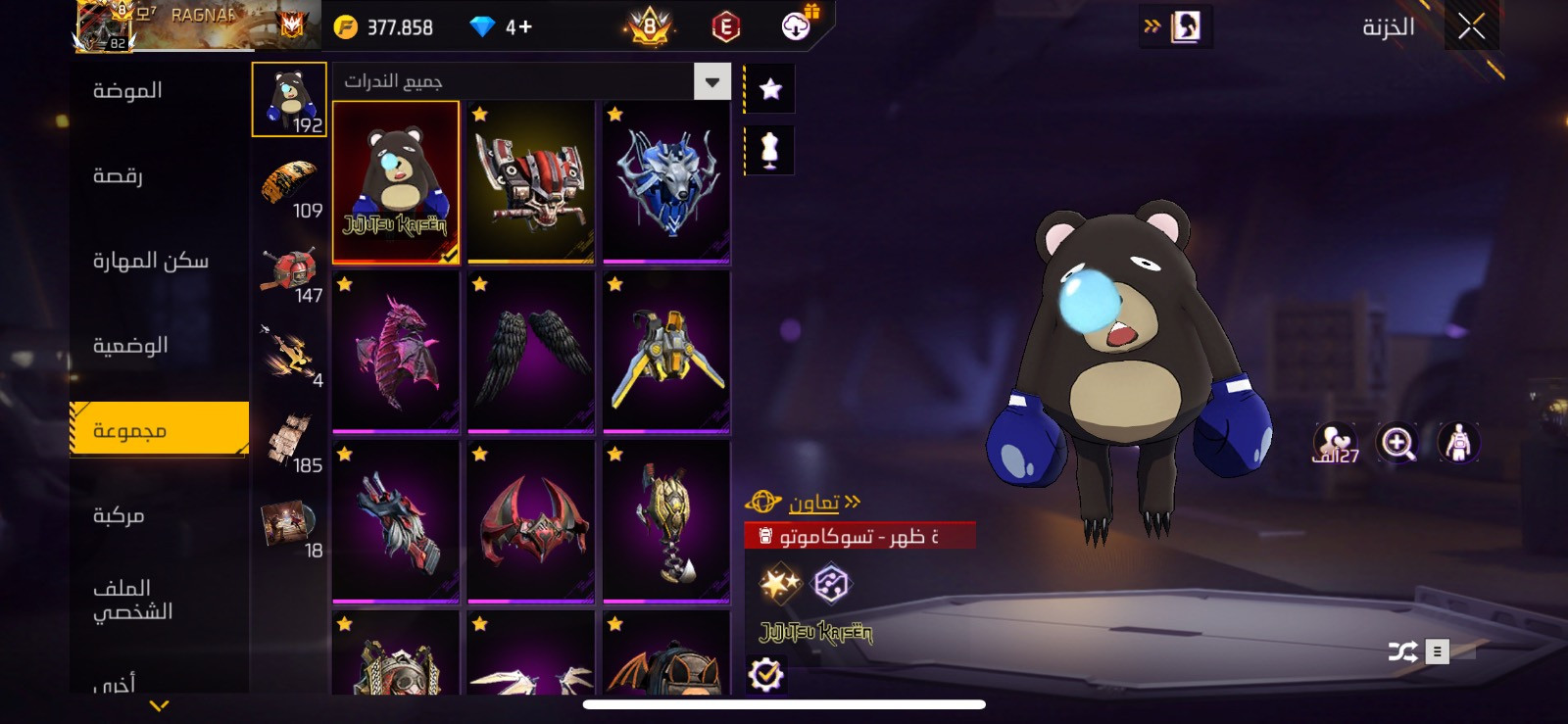Viewport: 1568px width, 724px height.
Task: Open the الملف الشخصي (Profile) category
Action: [x=132, y=600]
